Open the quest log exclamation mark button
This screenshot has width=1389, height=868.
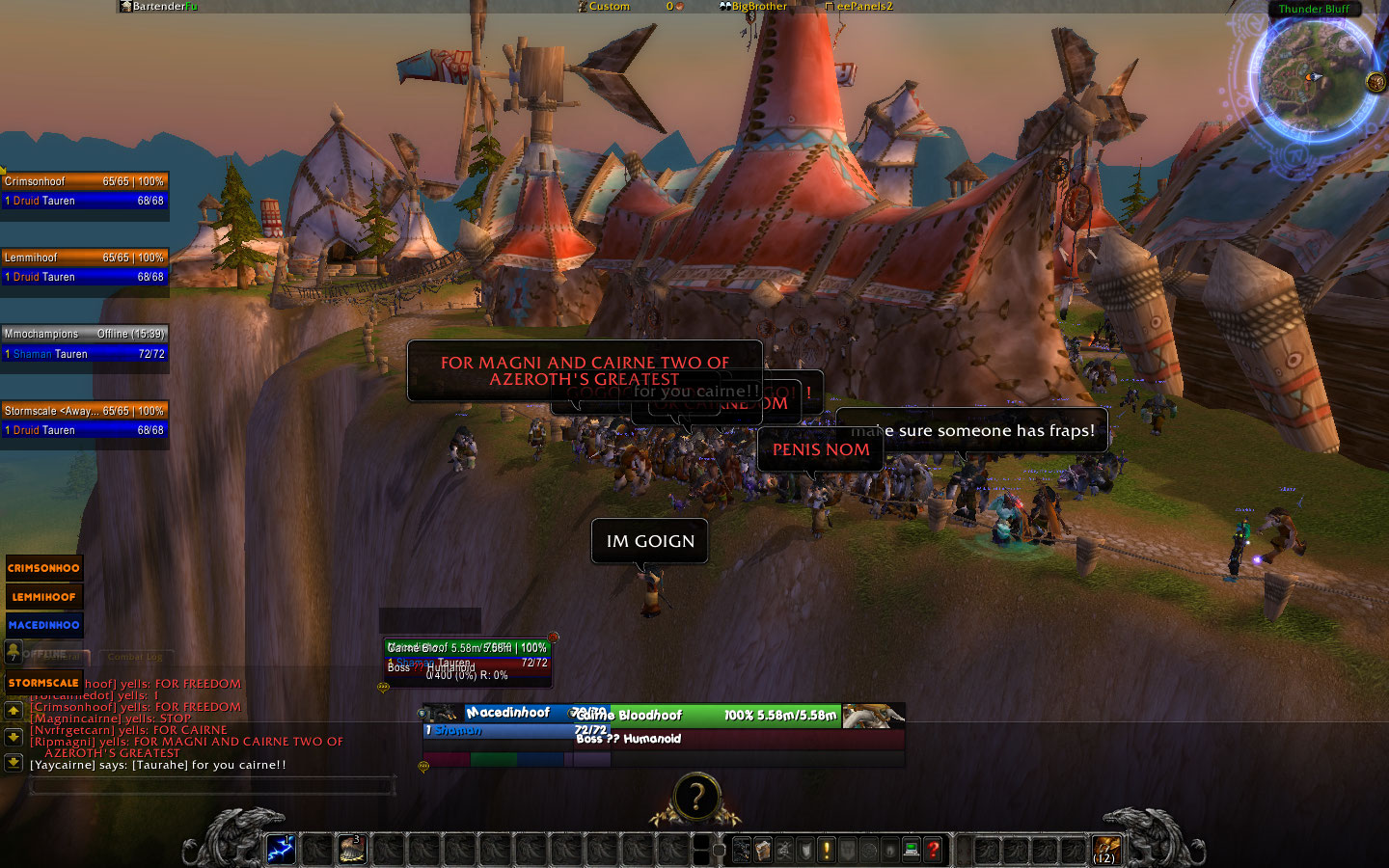click(x=826, y=850)
